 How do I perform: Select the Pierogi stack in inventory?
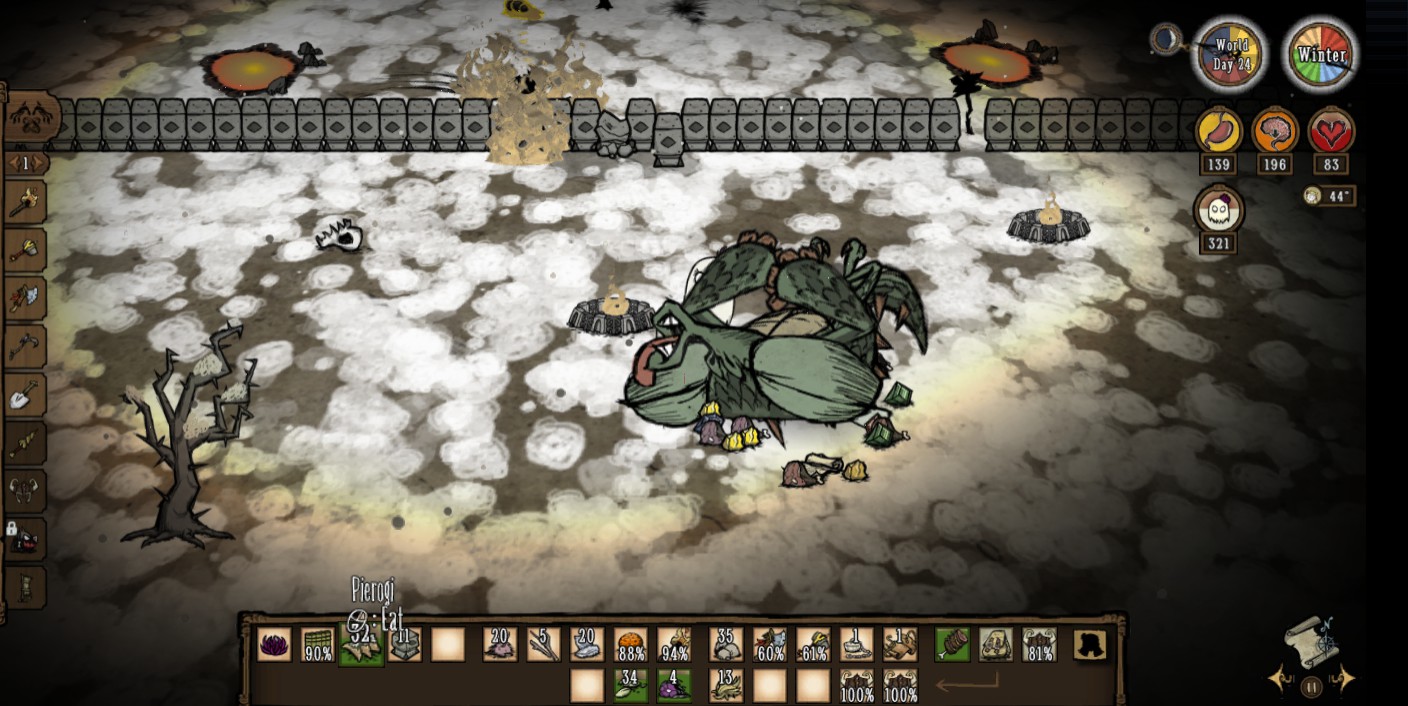coord(361,645)
